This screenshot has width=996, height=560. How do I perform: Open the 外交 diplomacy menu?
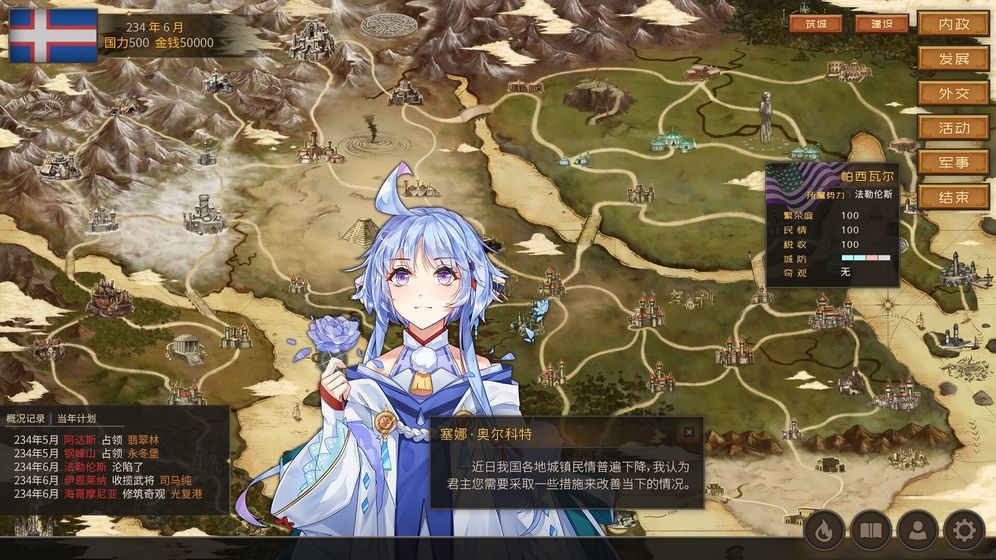(x=953, y=94)
